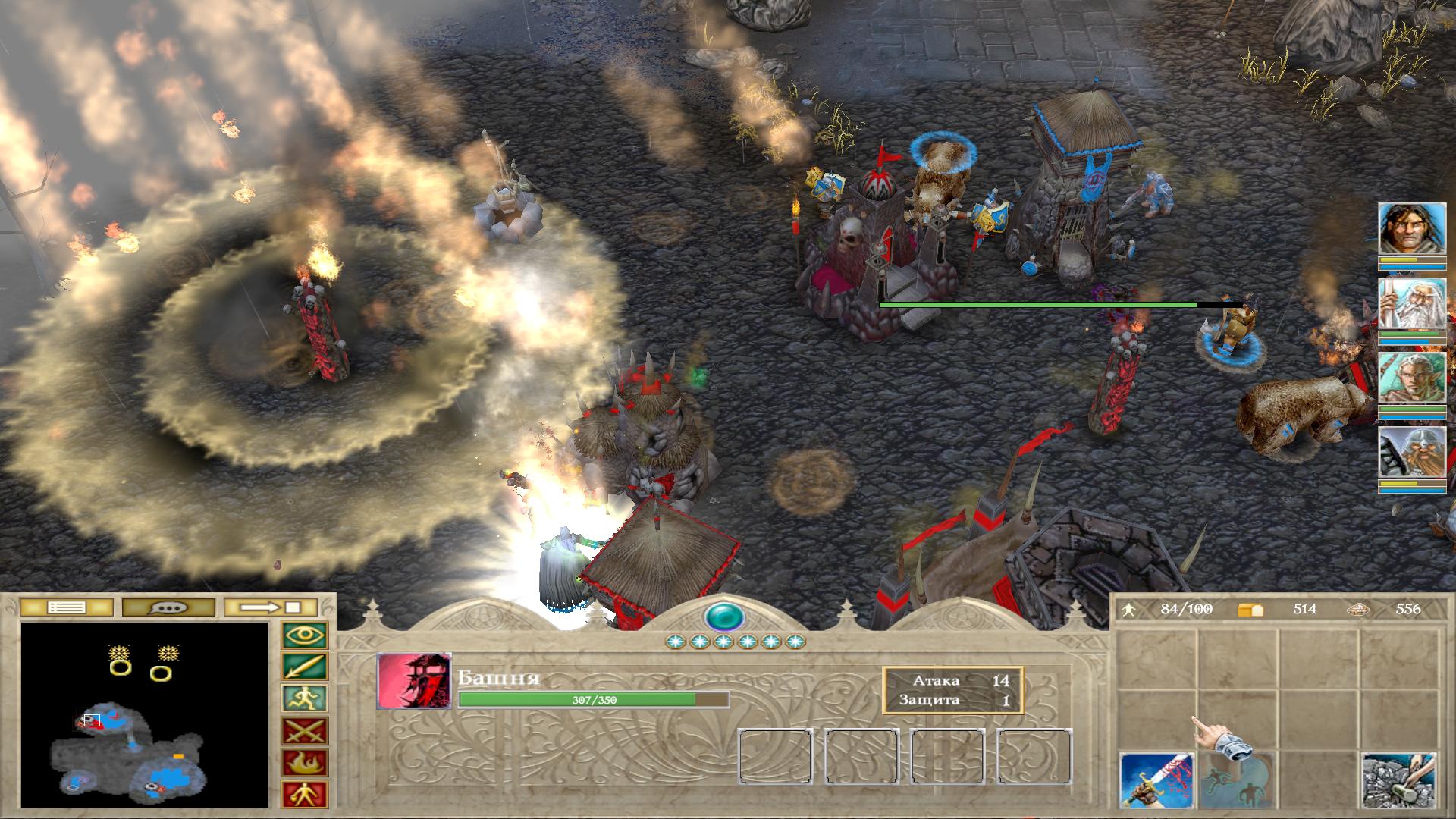Screen dimensions: 1456x819
Task: Choose the crossed swords attack icon
Action: click(x=304, y=731)
